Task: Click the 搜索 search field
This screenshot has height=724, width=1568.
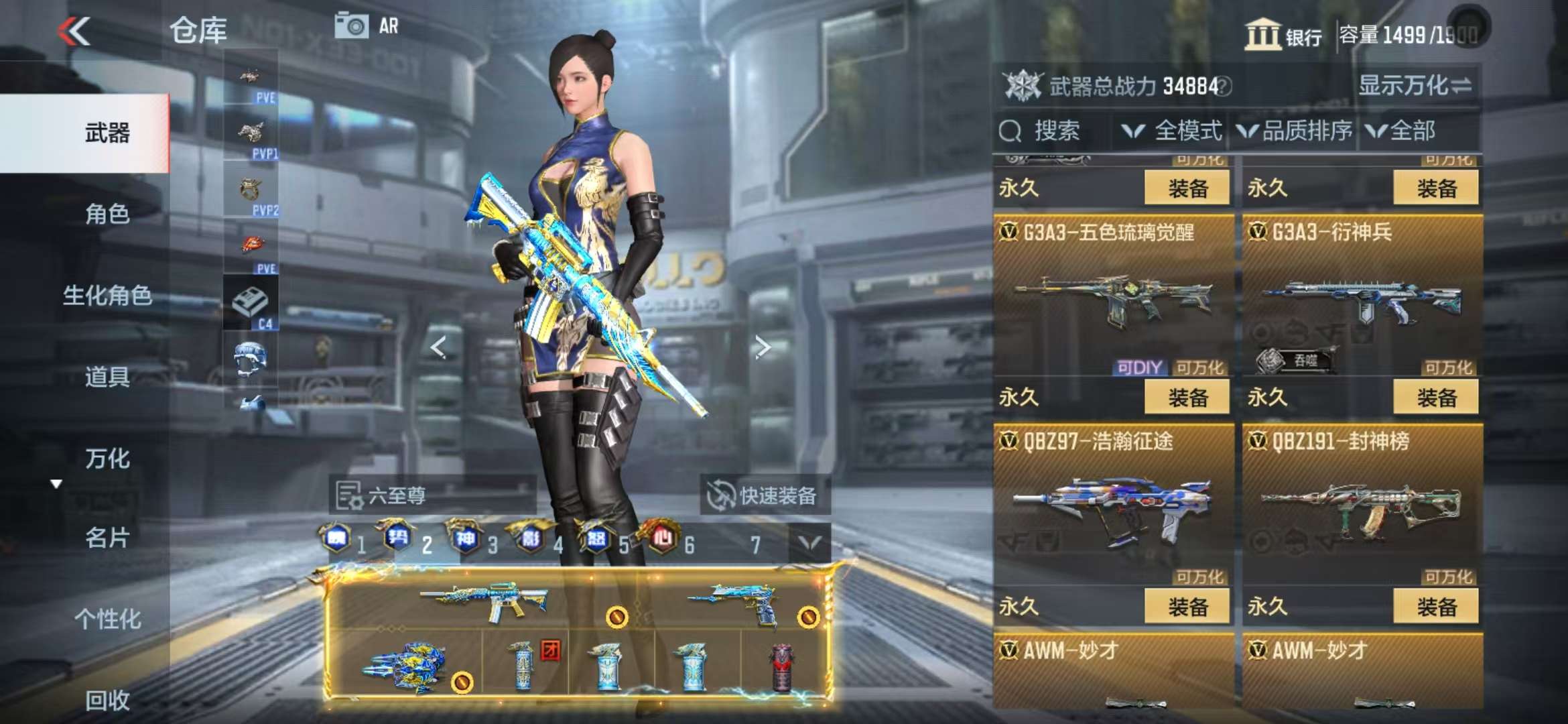Action: click(x=1052, y=131)
